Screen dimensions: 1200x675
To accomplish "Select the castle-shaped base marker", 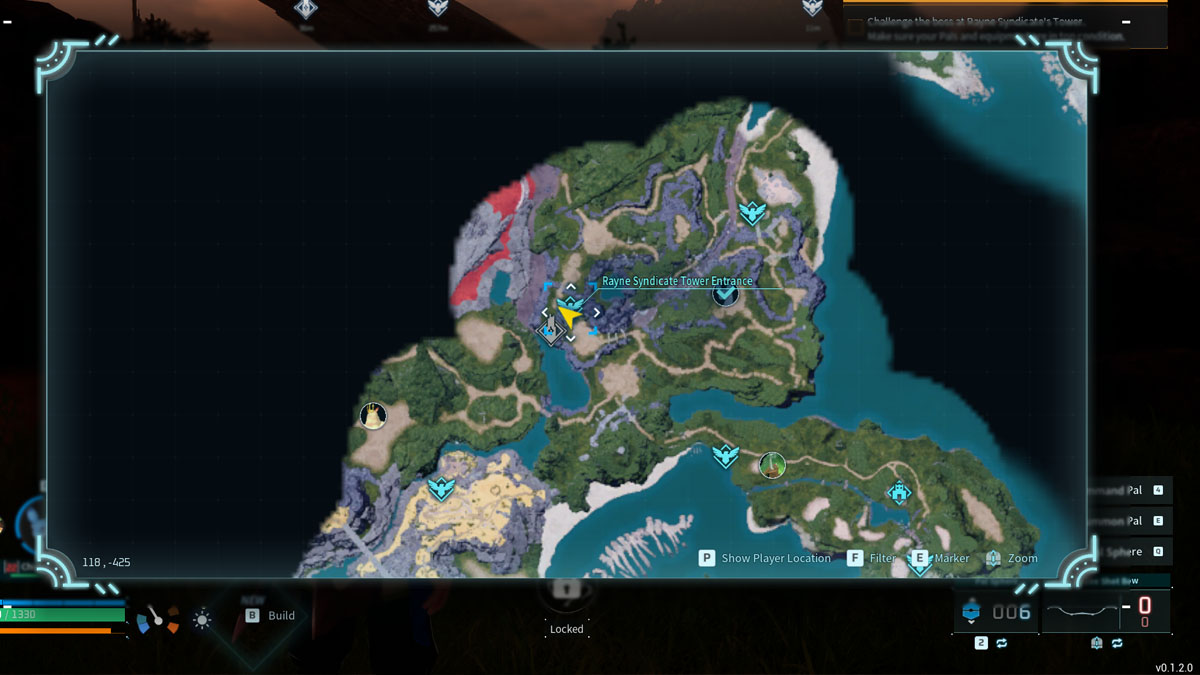I will 899,491.
